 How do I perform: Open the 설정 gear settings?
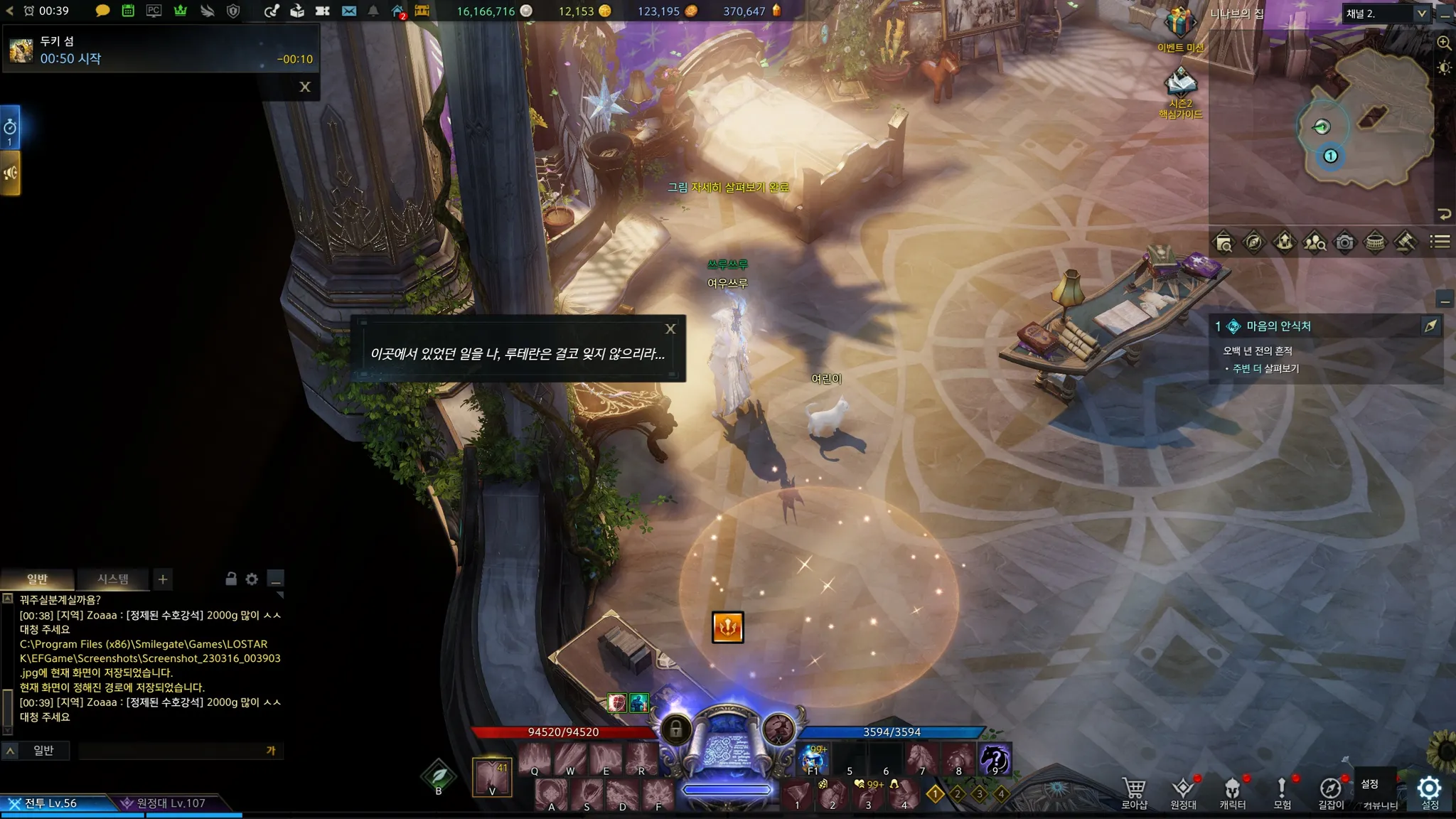(1429, 791)
